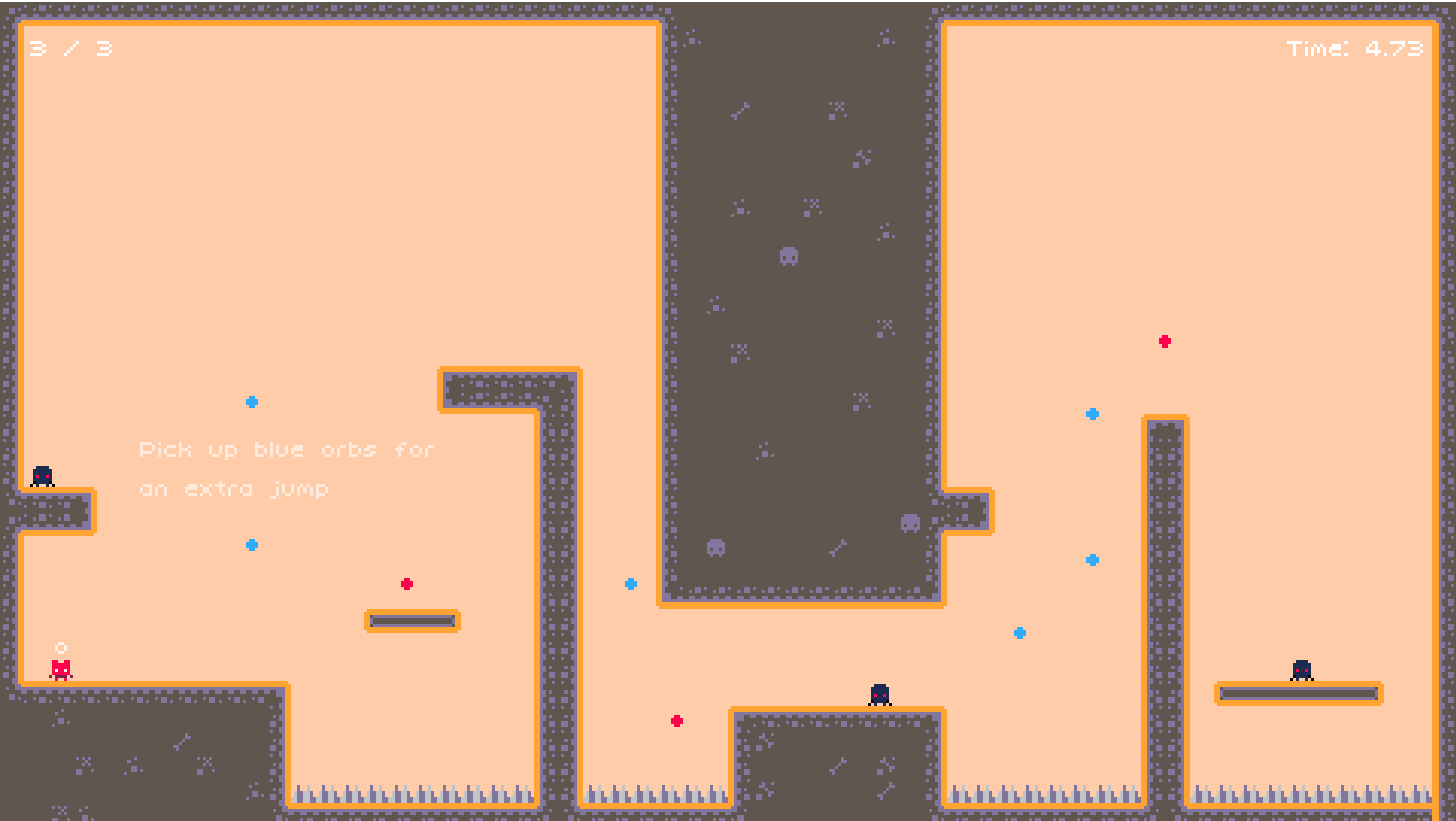This screenshot has width=1456, height=821.
Task: Click the red orb in the upper-right area
Action: click(x=1165, y=341)
